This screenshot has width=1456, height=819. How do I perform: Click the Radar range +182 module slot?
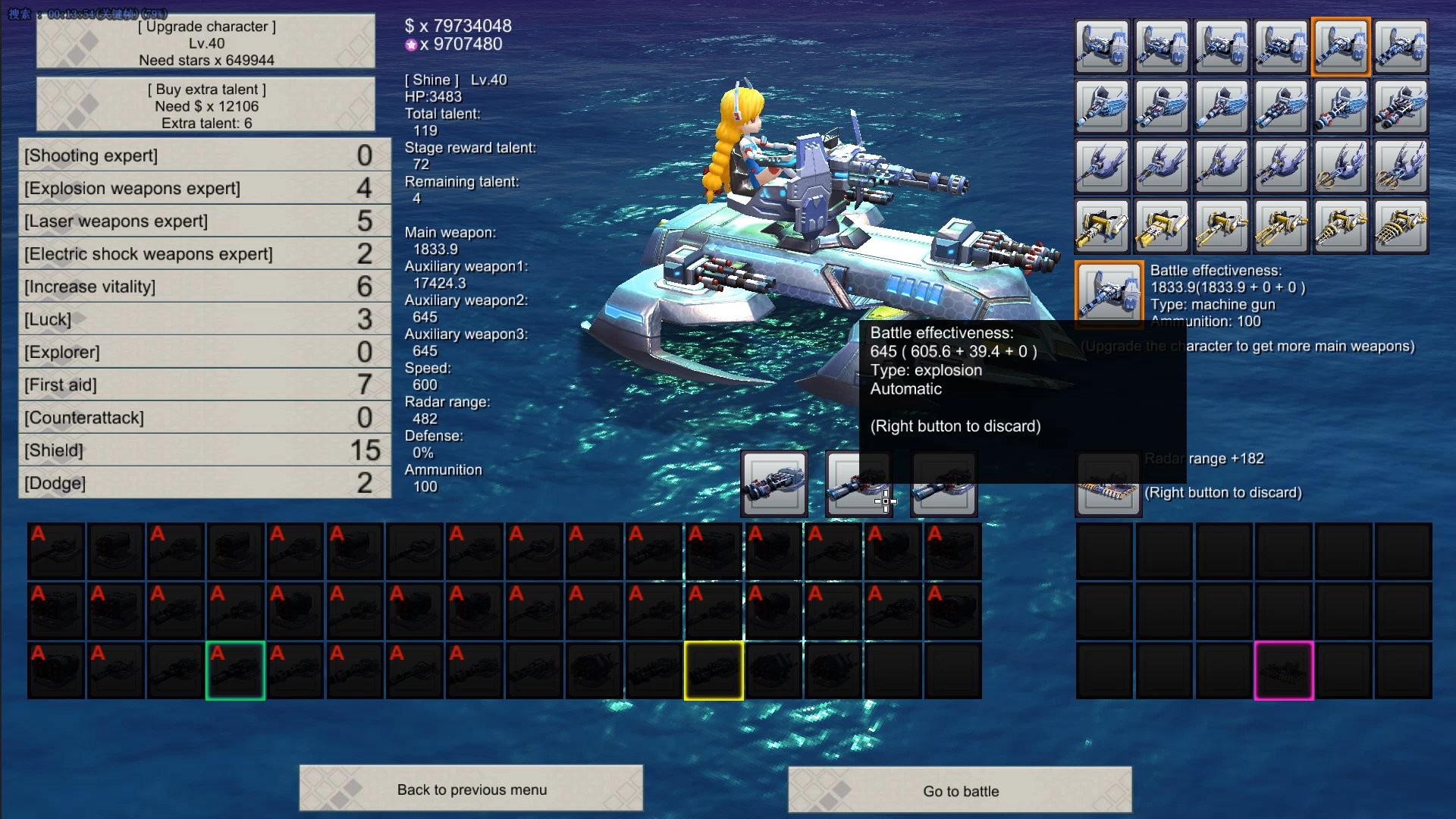pyautogui.click(x=1108, y=483)
